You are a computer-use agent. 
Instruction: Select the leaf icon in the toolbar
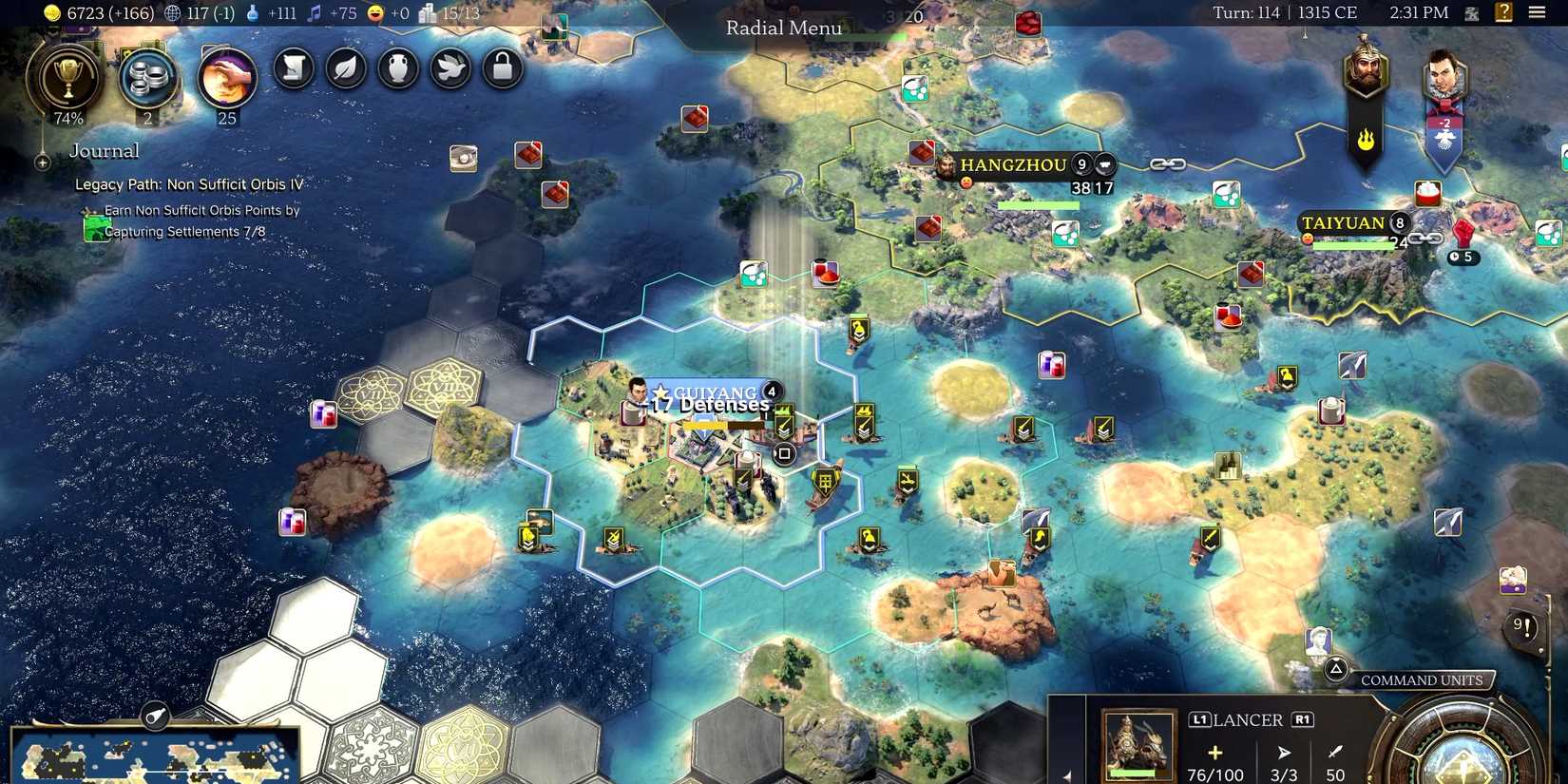(345, 68)
